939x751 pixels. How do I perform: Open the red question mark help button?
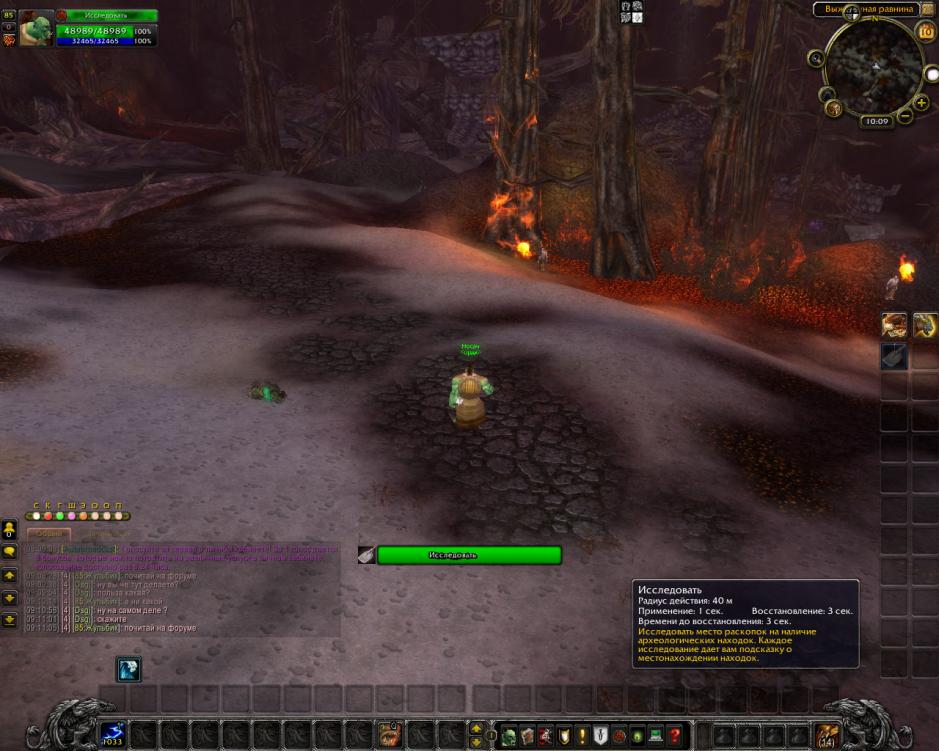(x=675, y=736)
